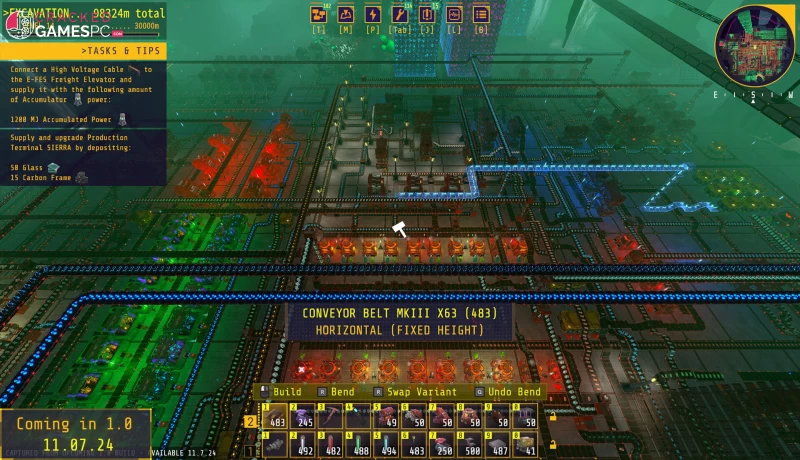This screenshot has width=800, height=460.
Task: Open the lightning bolt power menu
Action: (373, 14)
